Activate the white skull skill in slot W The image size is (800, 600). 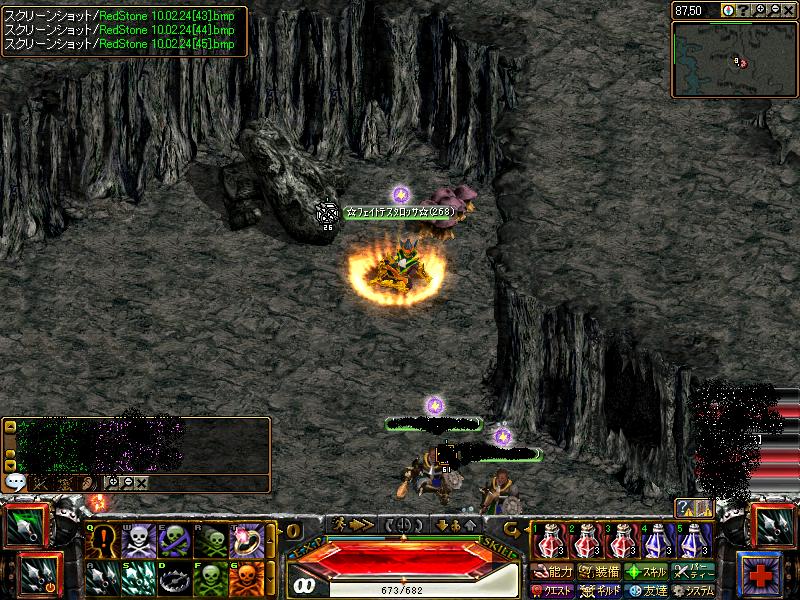[136, 541]
